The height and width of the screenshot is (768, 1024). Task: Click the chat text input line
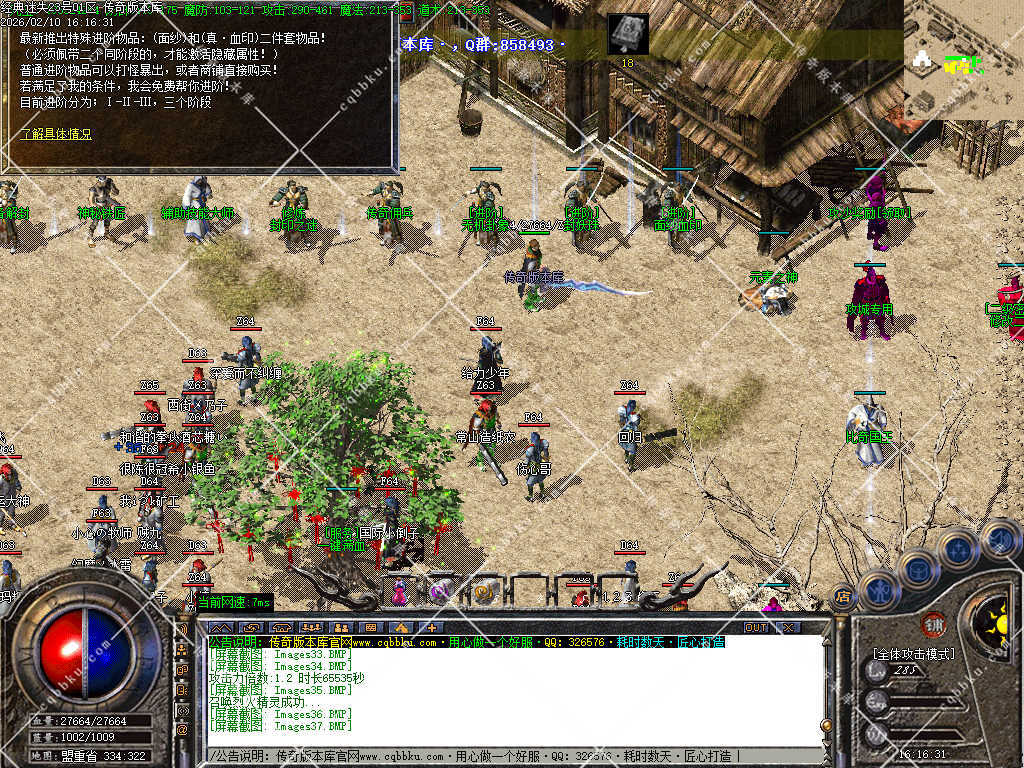pos(500,756)
